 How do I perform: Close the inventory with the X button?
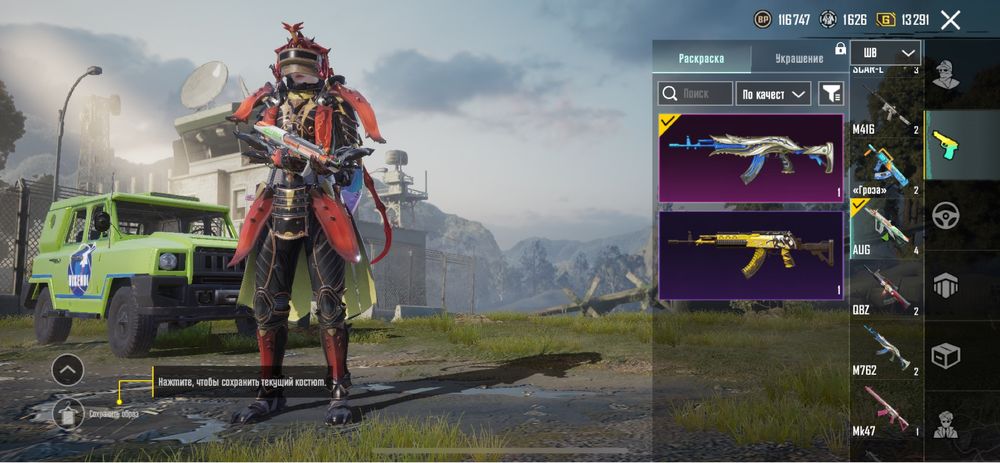pyautogui.click(x=951, y=19)
